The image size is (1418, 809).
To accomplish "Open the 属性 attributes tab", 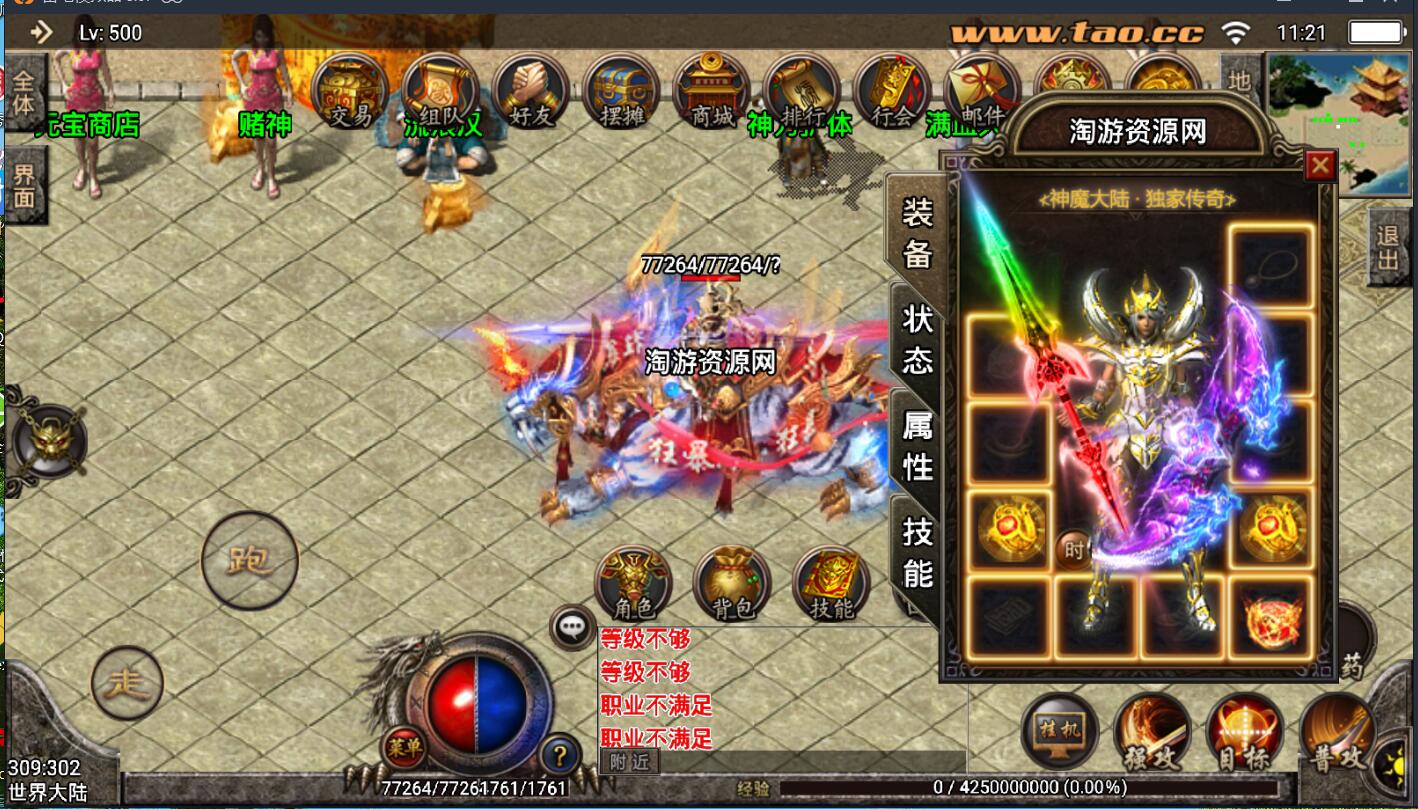I will (x=917, y=445).
